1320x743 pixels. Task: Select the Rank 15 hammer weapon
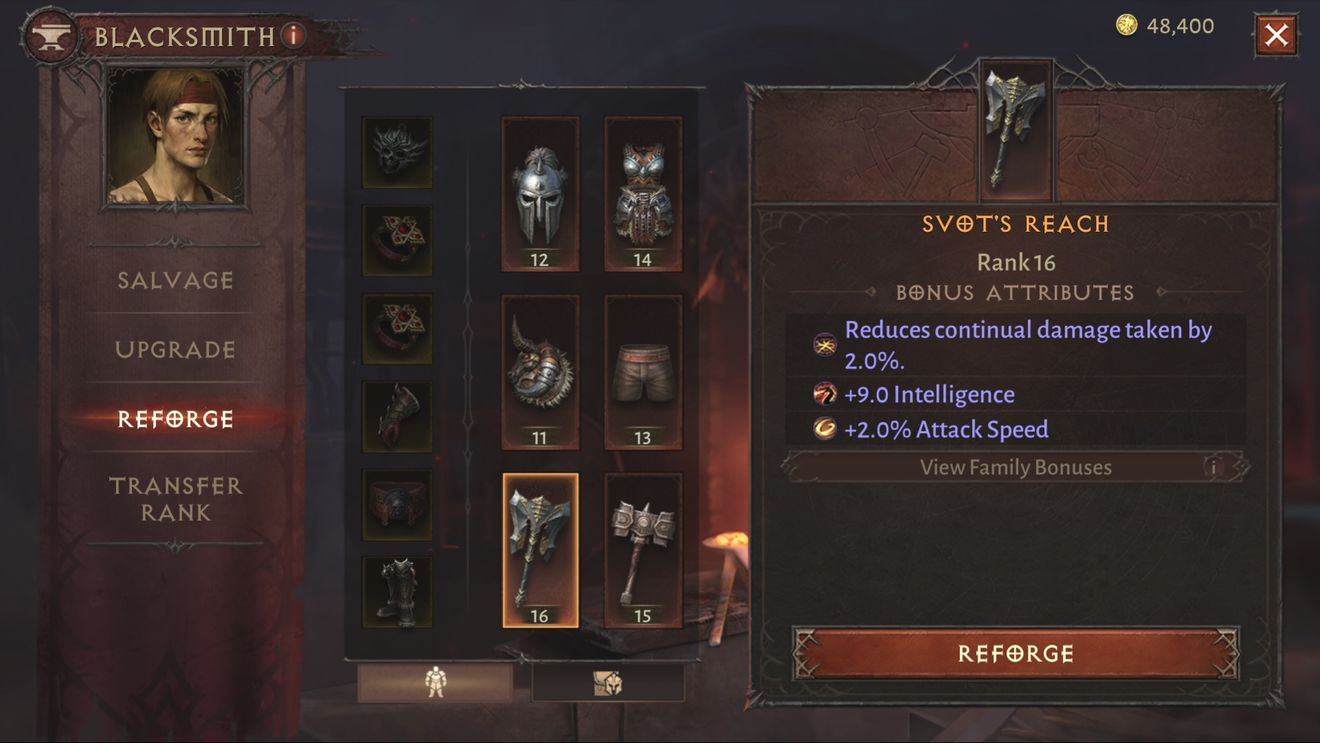coord(643,548)
